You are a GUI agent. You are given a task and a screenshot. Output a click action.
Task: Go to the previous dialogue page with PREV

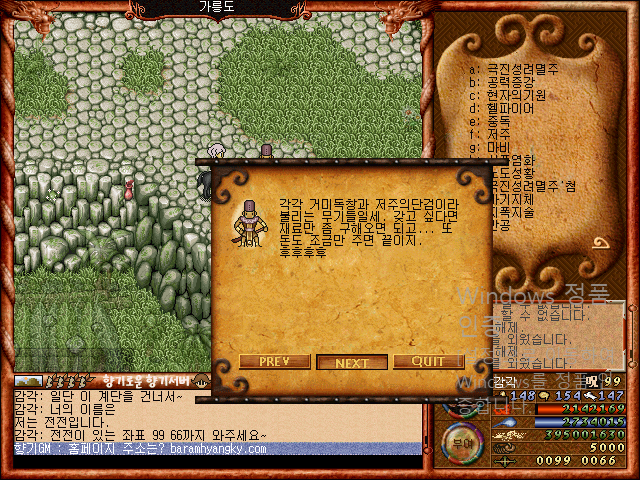coord(273,361)
